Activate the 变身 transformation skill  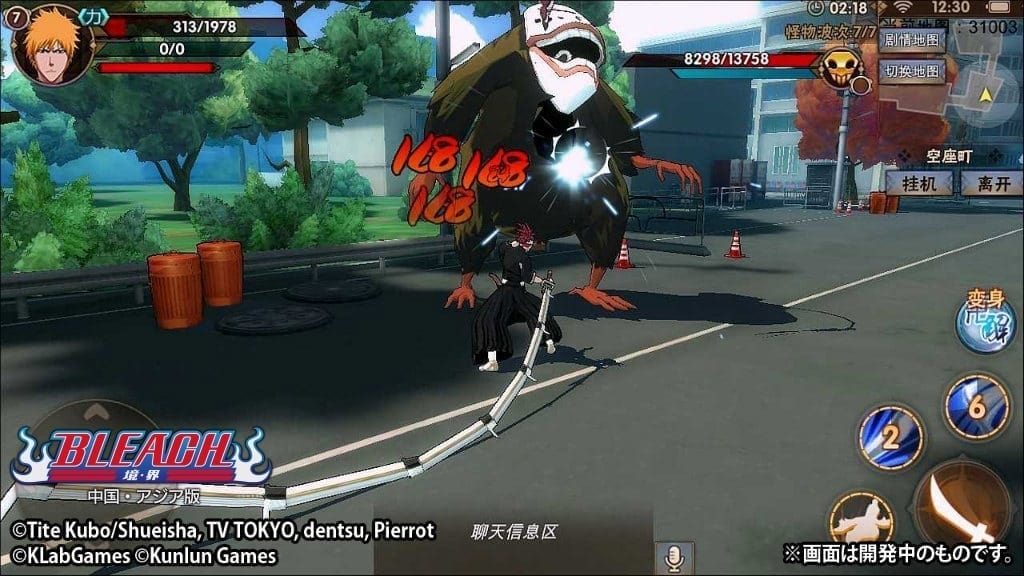pyautogui.click(x=985, y=325)
